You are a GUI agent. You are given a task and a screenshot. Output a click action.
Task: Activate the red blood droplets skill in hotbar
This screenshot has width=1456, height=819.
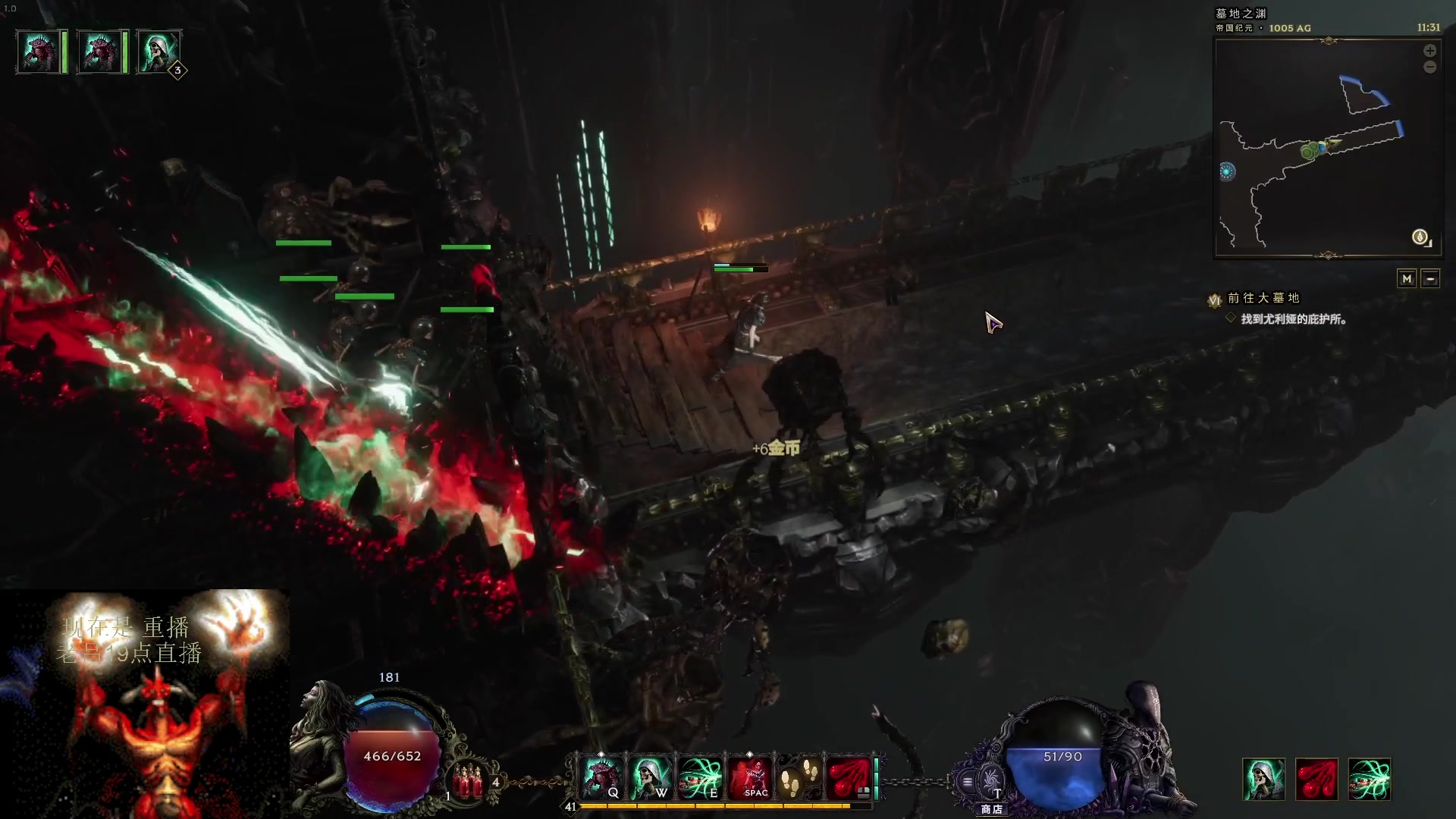coord(848,778)
